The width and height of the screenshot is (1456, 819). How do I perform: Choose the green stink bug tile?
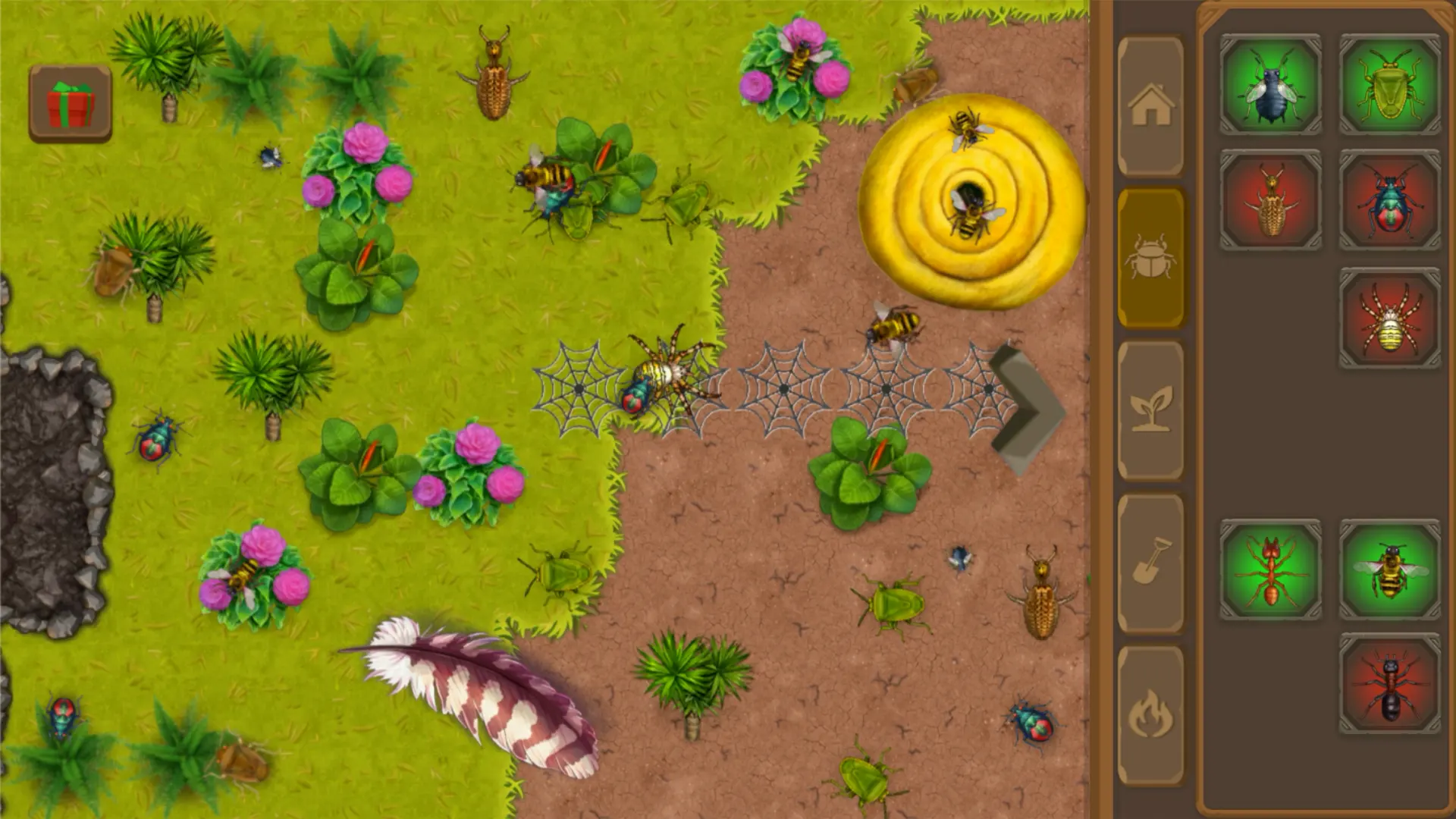(x=1390, y=85)
